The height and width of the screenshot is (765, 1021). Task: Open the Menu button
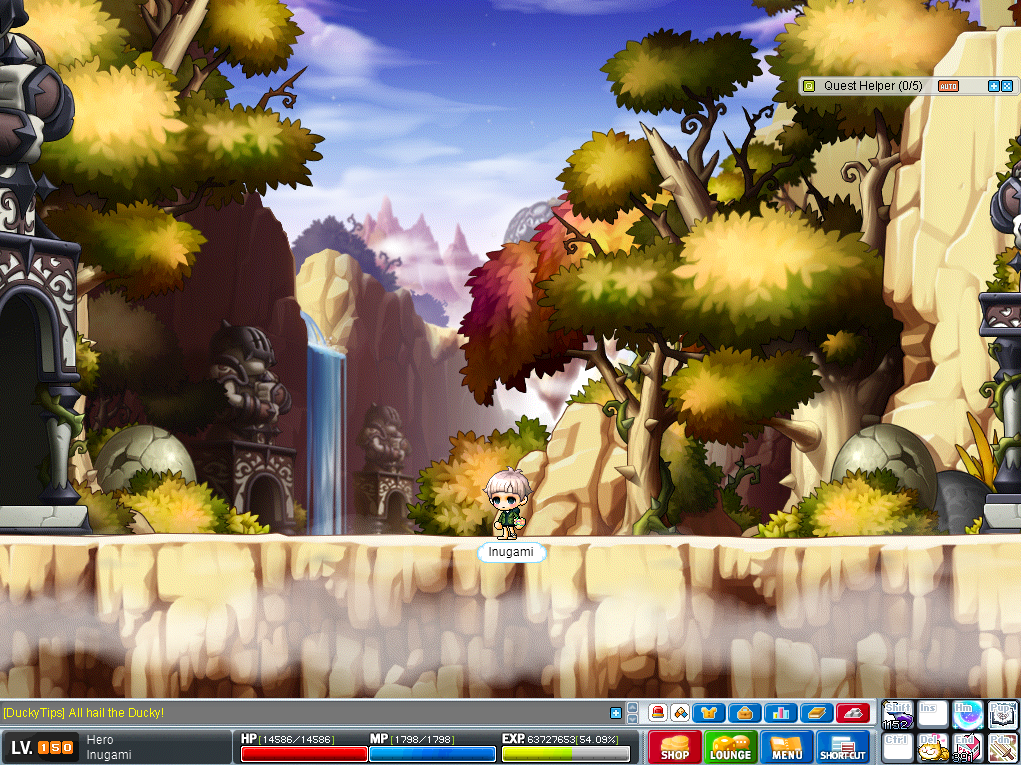tap(787, 746)
